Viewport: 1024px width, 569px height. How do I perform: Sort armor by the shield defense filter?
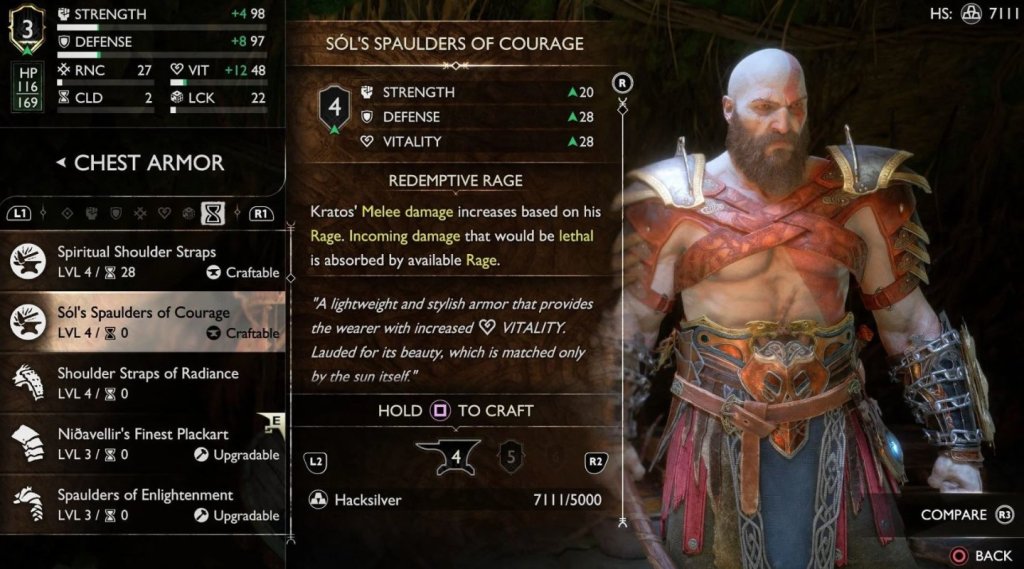[116, 212]
